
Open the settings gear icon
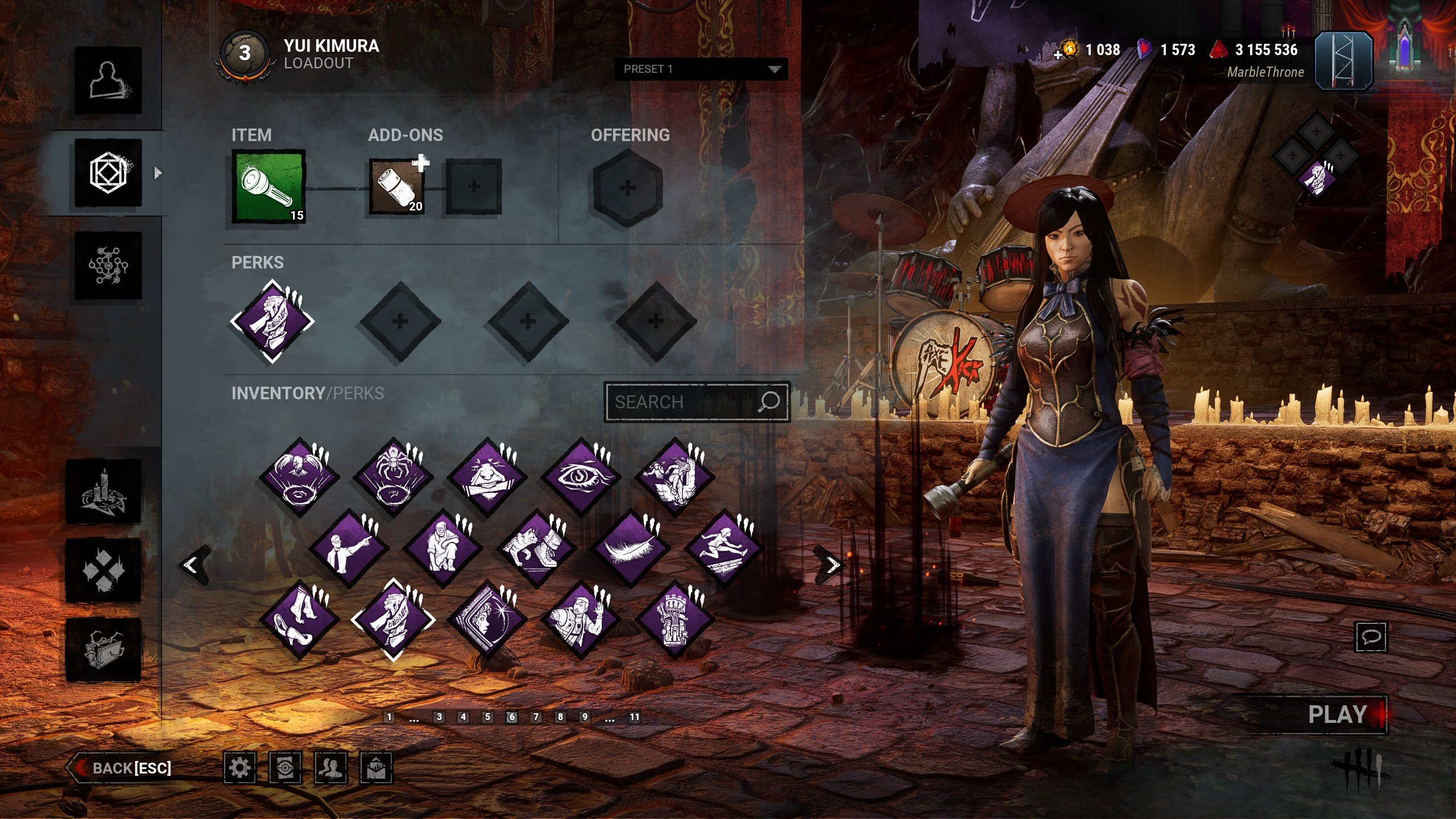(x=239, y=768)
